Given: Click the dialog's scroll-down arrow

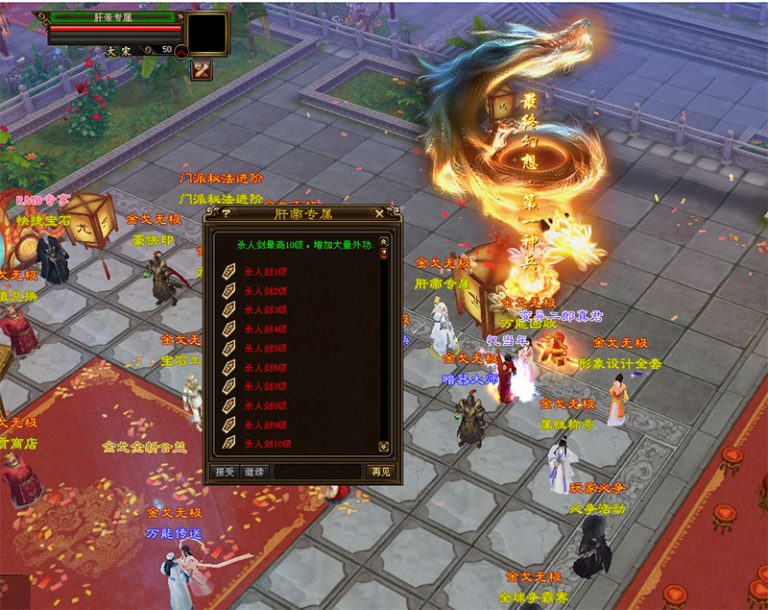Looking at the screenshot, I should 383,446.
